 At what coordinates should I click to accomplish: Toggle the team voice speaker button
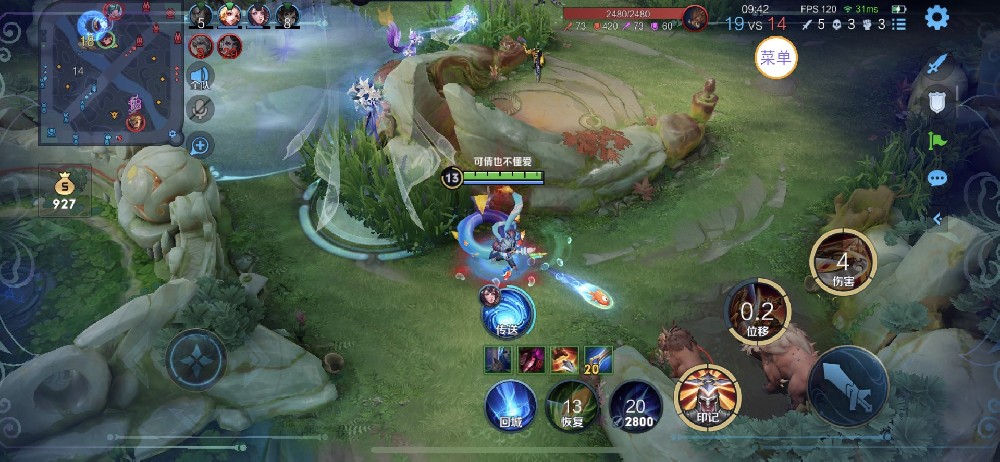[x=200, y=76]
